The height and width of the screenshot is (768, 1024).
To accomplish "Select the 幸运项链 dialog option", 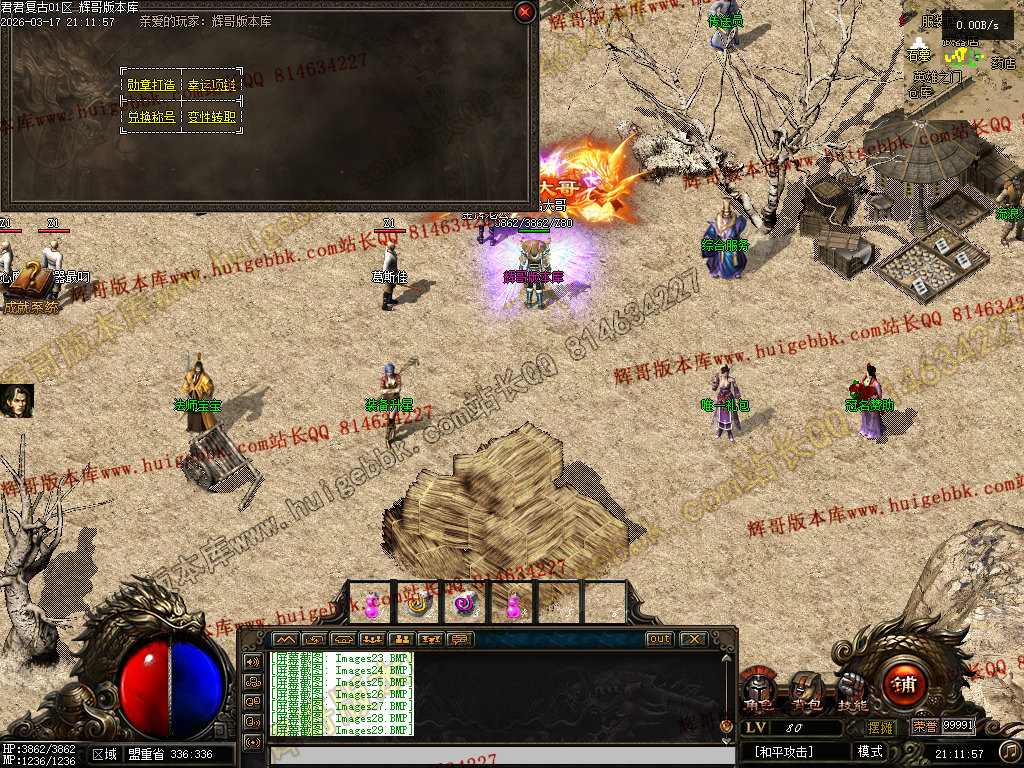I will coord(212,86).
